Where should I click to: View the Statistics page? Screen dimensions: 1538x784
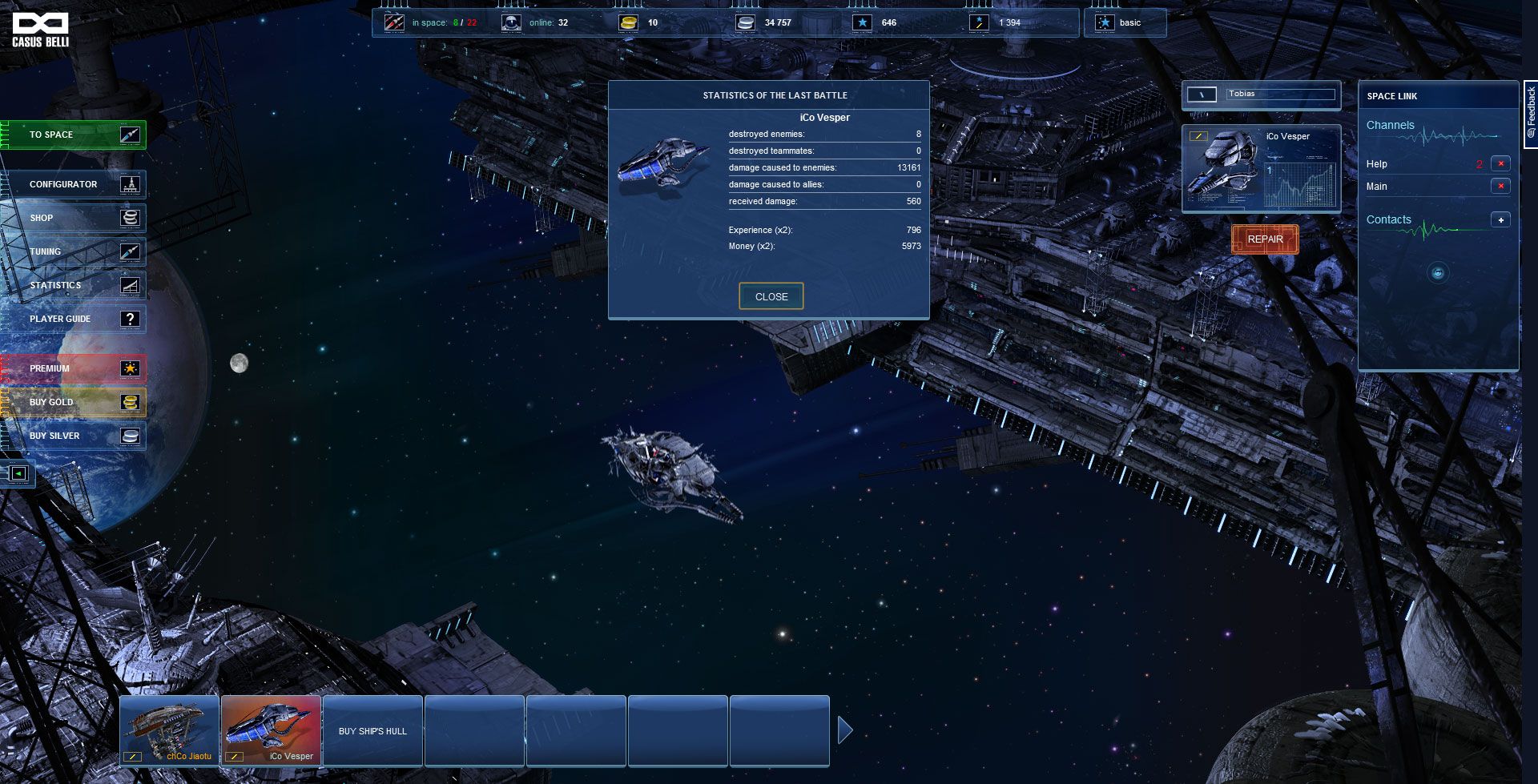[74, 285]
